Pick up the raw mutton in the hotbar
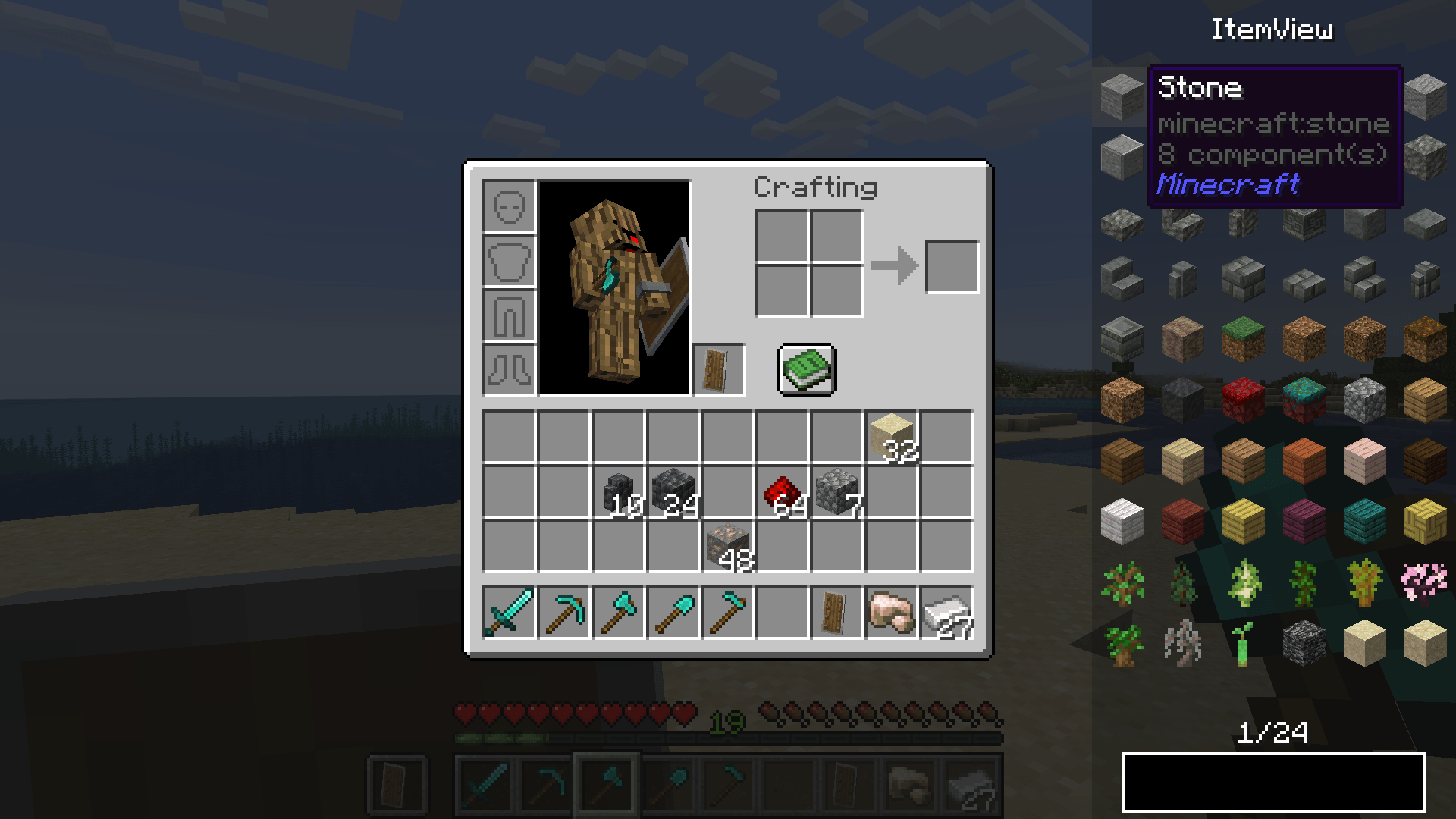Viewport: 1456px width, 819px height. tap(892, 613)
